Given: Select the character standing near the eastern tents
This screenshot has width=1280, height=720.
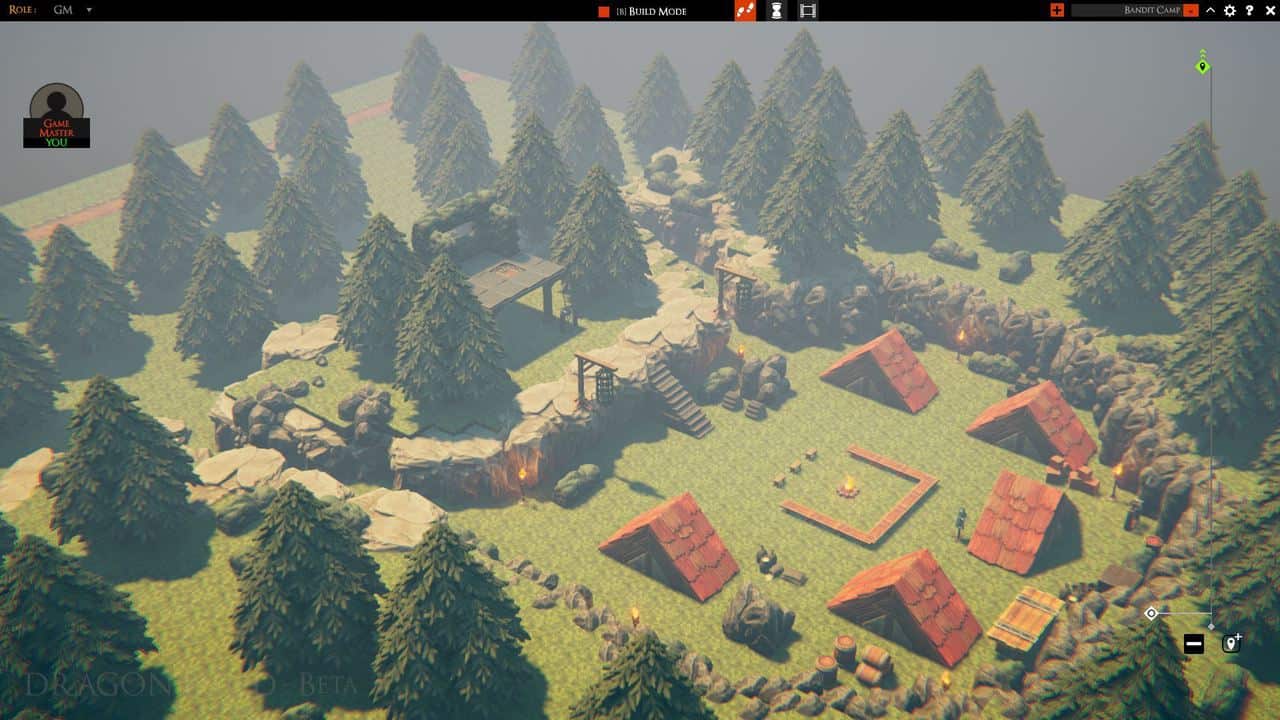Looking at the screenshot, I should click(x=958, y=520).
